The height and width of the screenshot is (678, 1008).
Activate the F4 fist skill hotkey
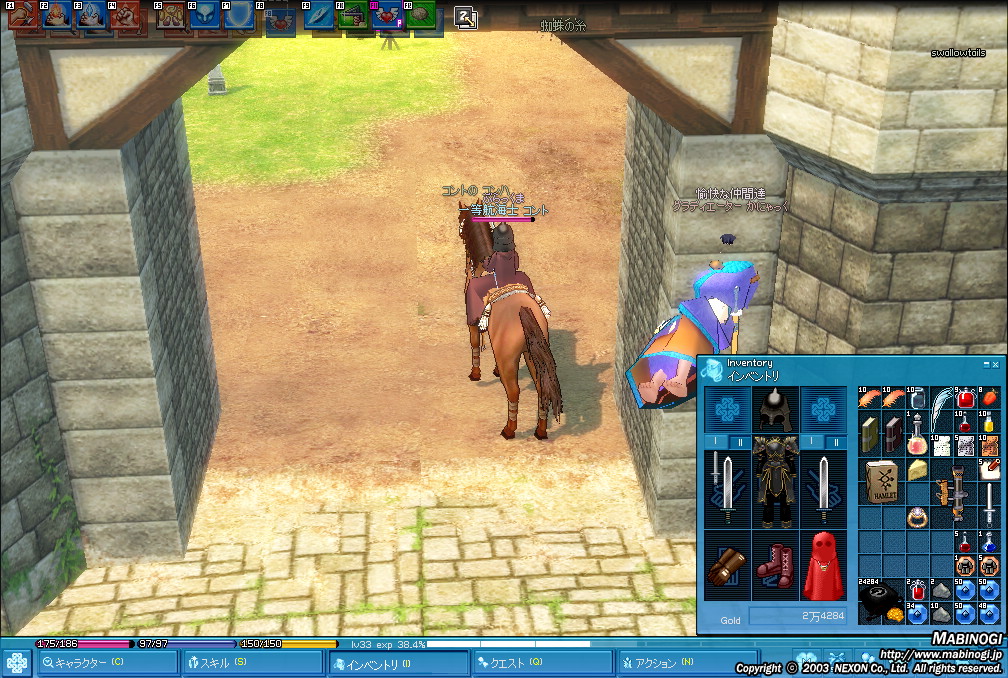(126, 16)
